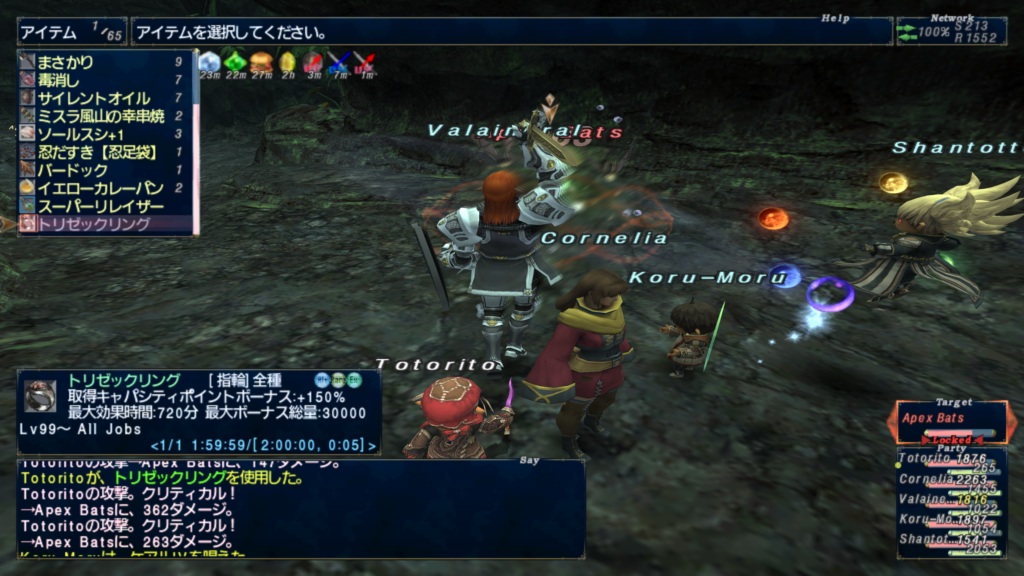Click the item list scrollbar
The width and height of the screenshot is (1024, 576).
coord(196,140)
